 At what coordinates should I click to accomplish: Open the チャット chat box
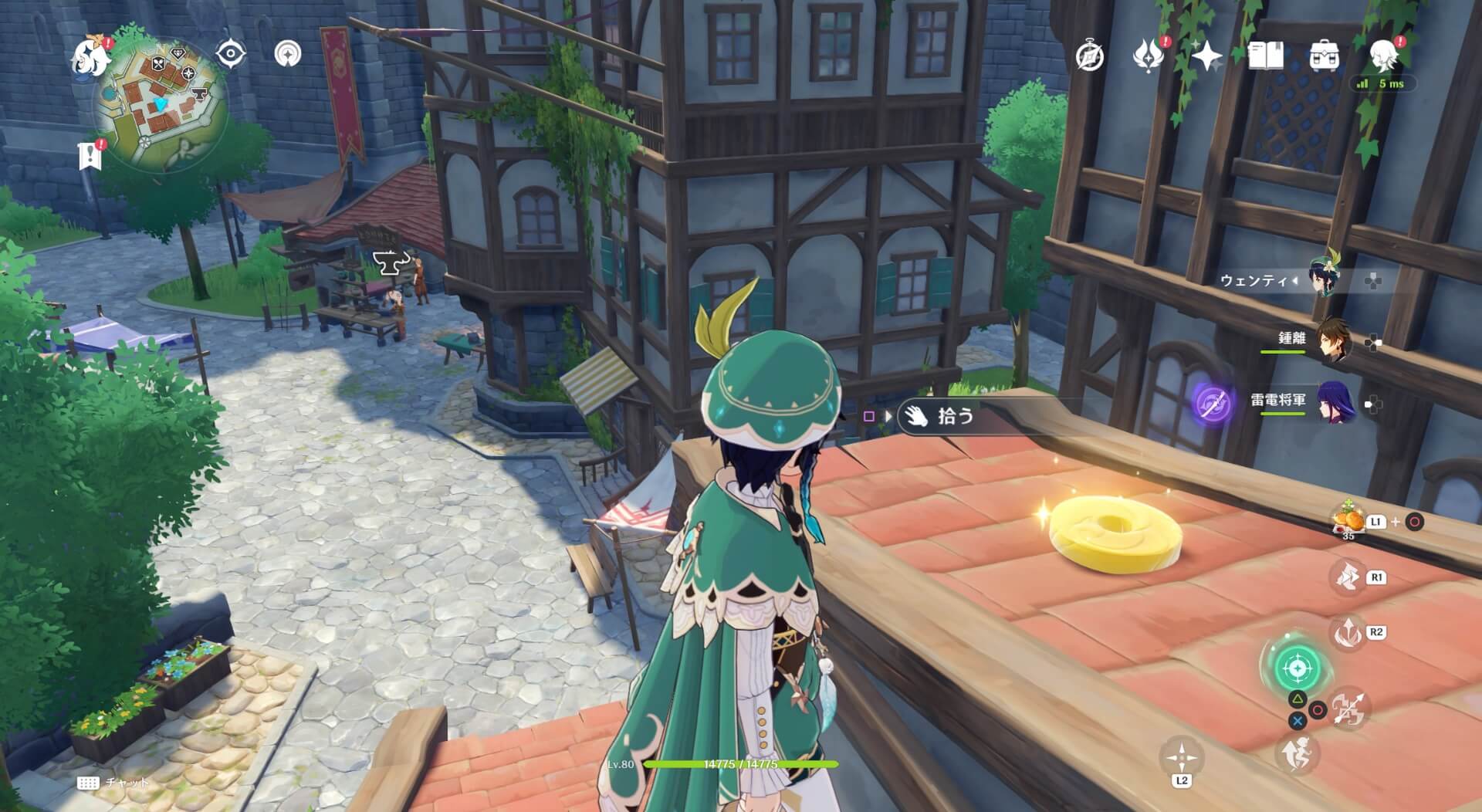(114, 783)
